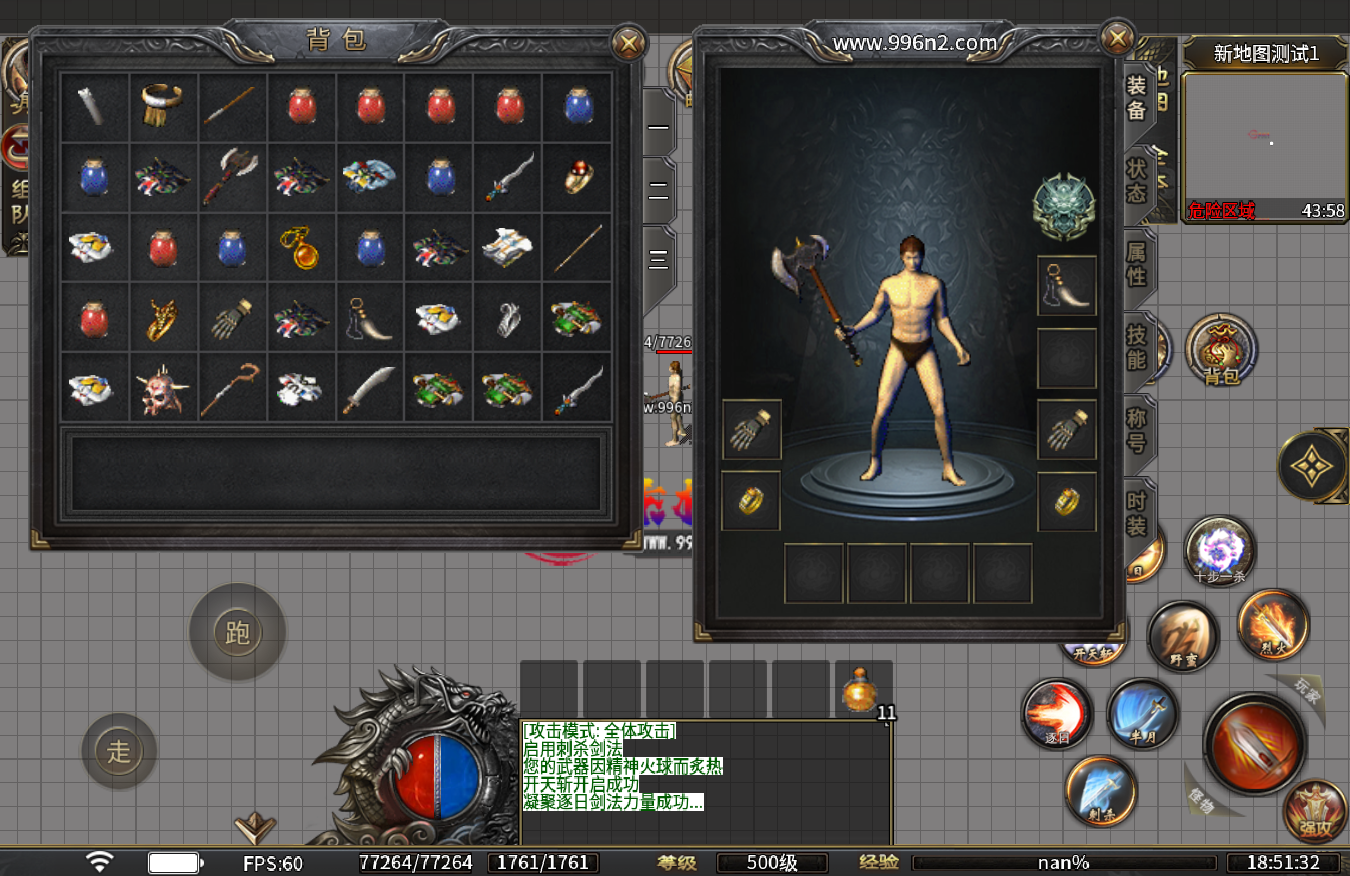Close the character equipment panel
This screenshot has width=1350, height=876.
click(x=1117, y=39)
